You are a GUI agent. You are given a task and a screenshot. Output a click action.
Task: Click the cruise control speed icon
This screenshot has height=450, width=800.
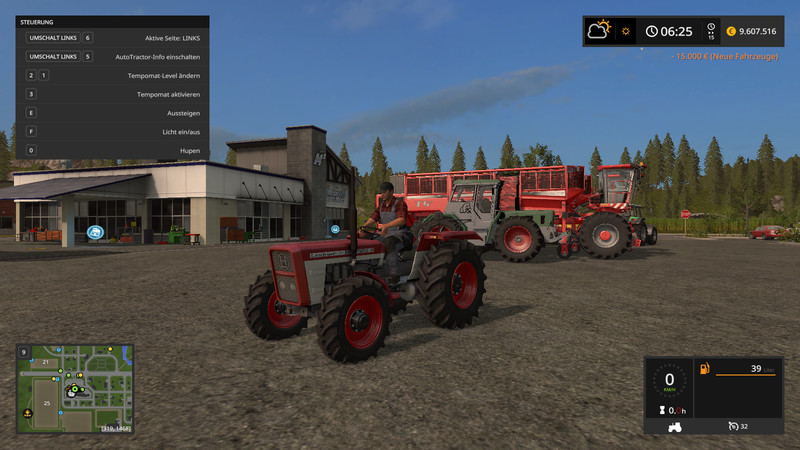click(x=731, y=426)
